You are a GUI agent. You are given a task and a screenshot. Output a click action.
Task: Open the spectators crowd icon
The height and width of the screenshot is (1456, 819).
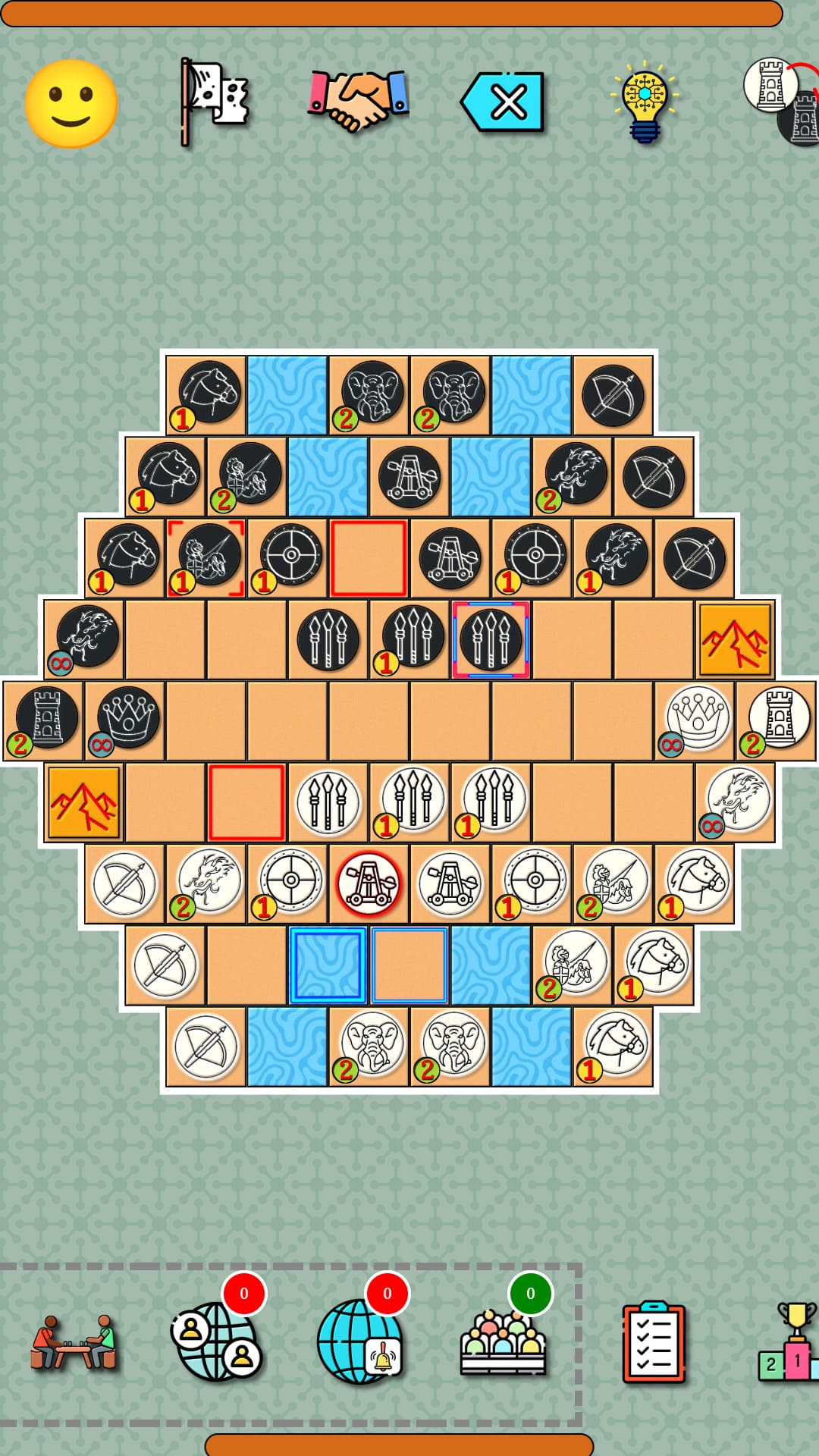(503, 1341)
